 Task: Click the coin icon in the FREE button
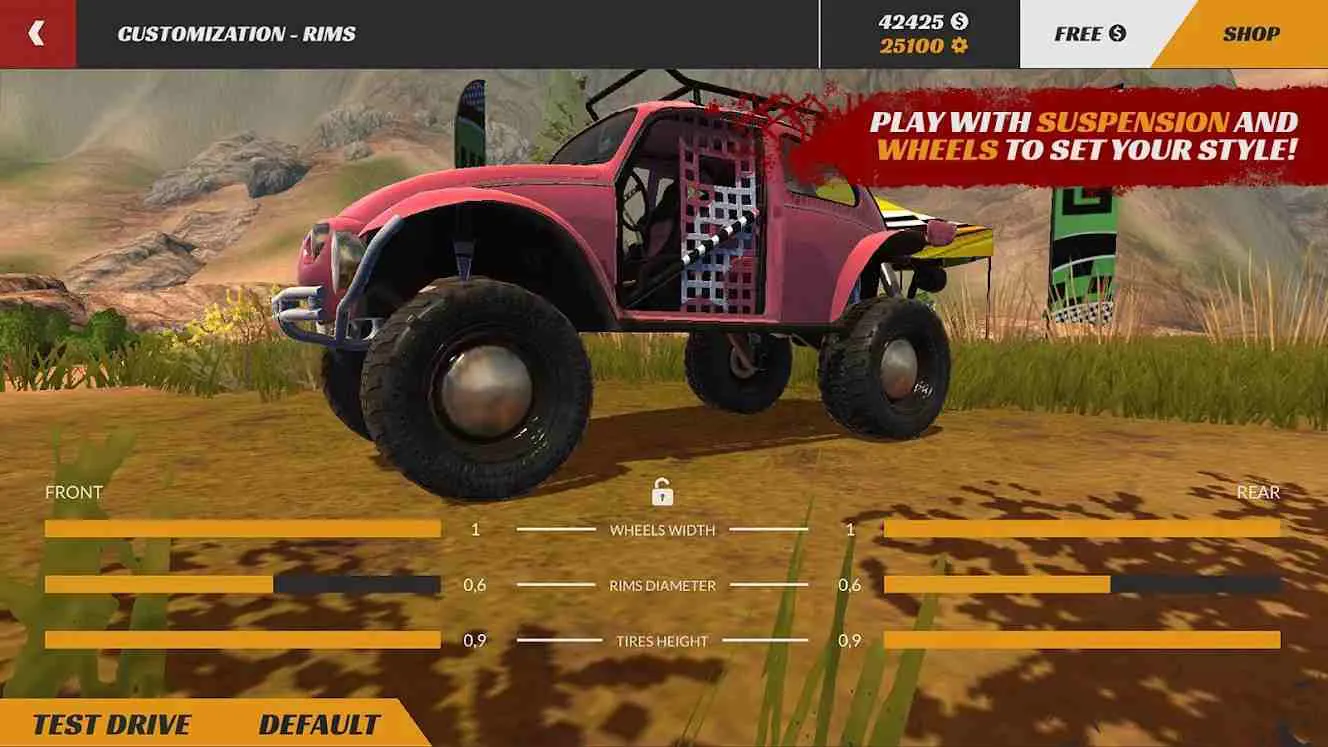pyautogui.click(x=1117, y=33)
